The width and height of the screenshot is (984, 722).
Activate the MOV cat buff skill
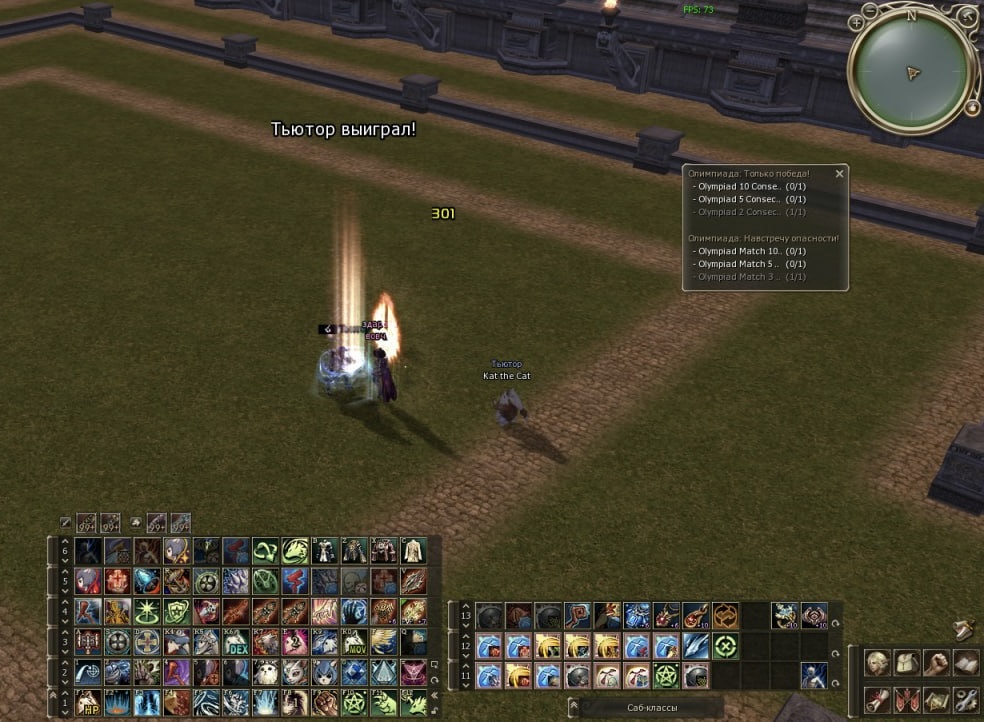click(x=354, y=643)
